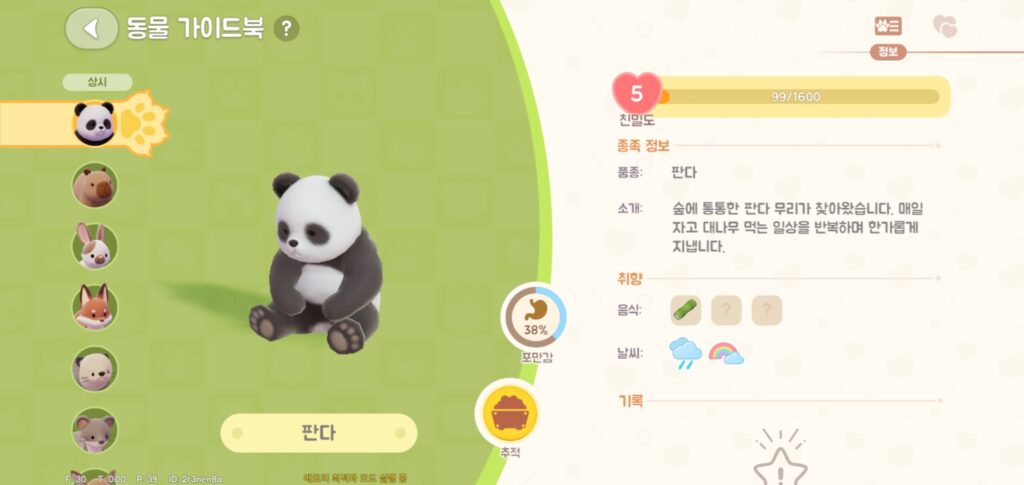
Task: Tap the rainbow weather icon
Action: pos(726,353)
